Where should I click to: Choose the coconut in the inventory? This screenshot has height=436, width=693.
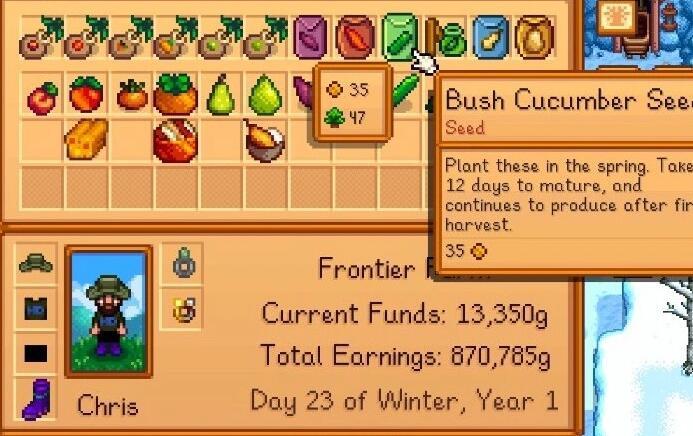click(264, 141)
